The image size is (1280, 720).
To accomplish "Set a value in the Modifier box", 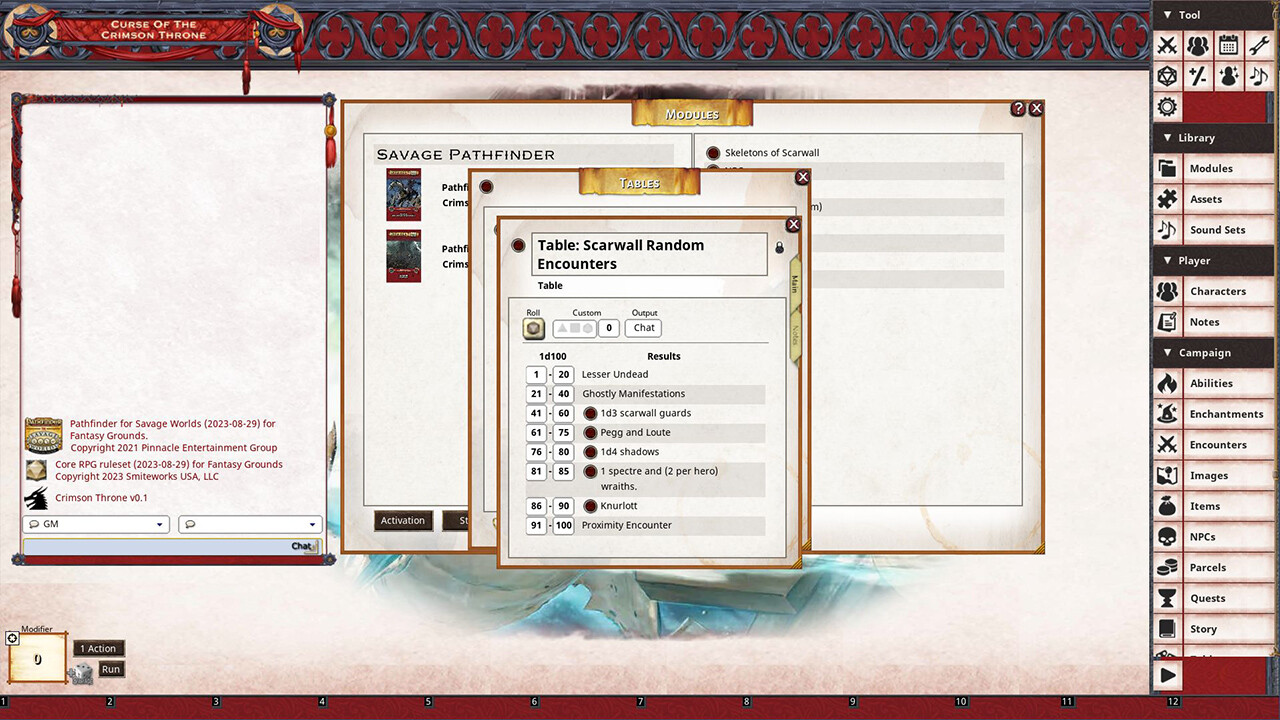I will [x=36, y=660].
